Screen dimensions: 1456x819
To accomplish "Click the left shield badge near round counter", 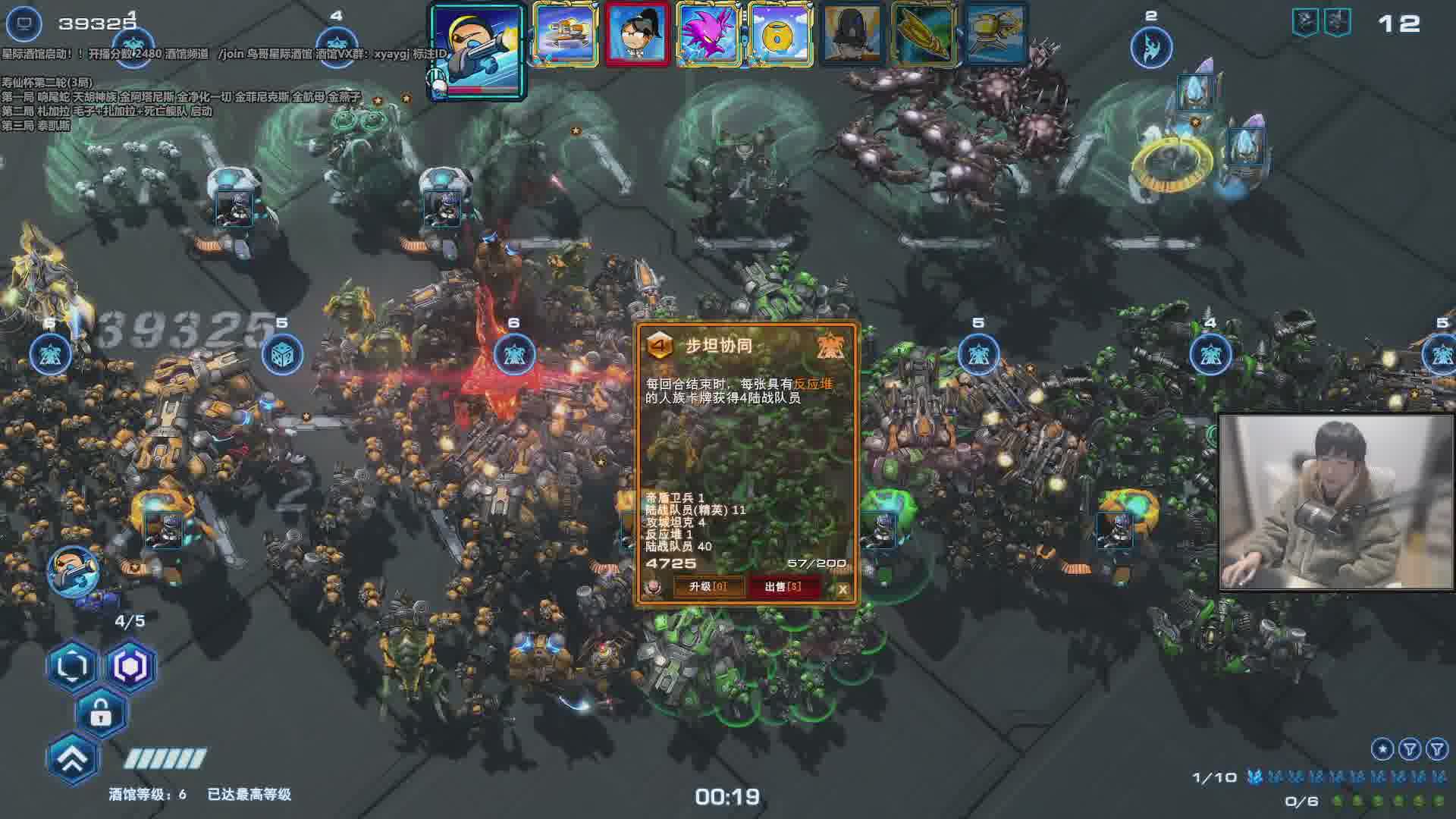I will pyautogui.click(x=1304, y=23).
